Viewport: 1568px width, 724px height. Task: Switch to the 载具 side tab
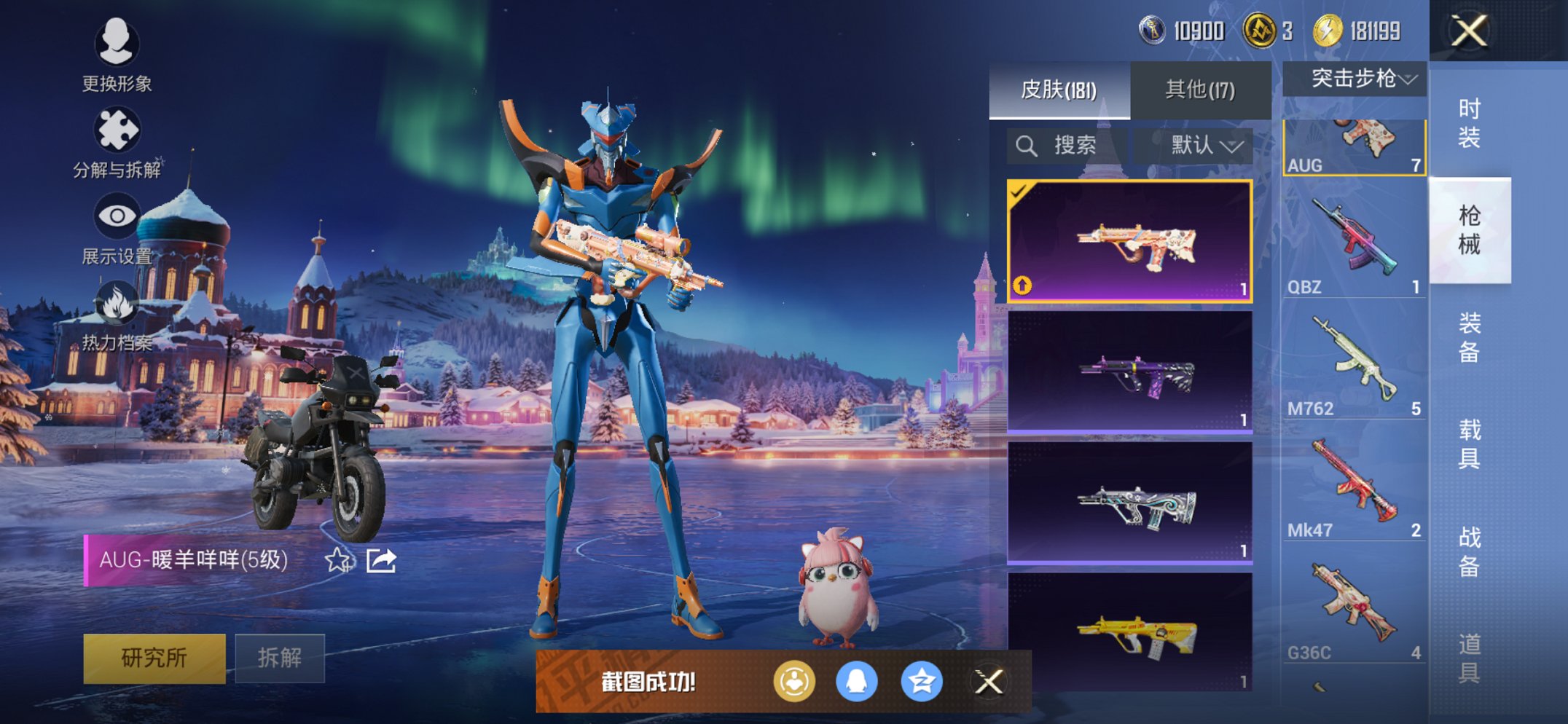tap(1469, 444)
